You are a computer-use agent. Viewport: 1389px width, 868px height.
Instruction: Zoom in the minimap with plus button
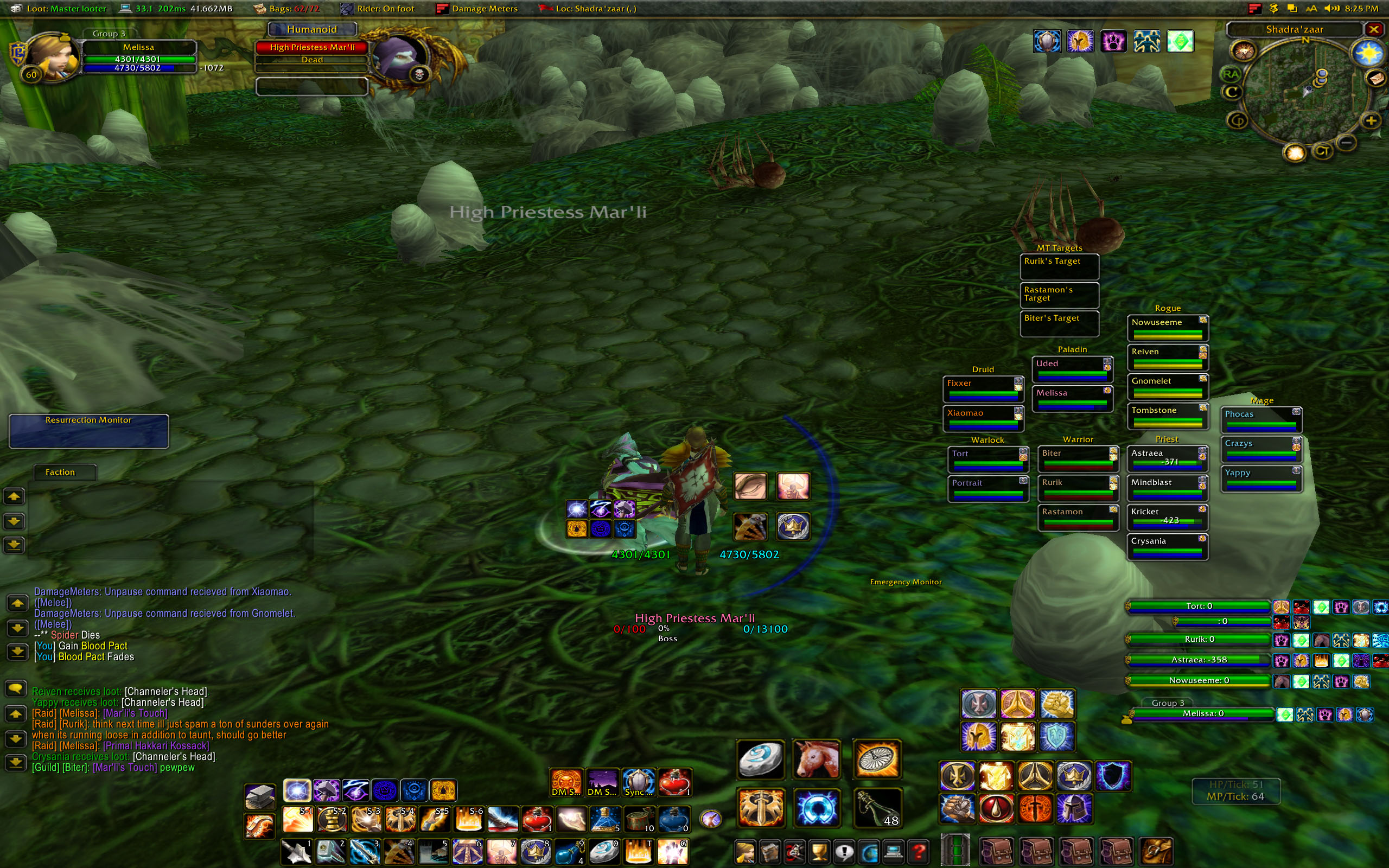tap(1371, 121)
